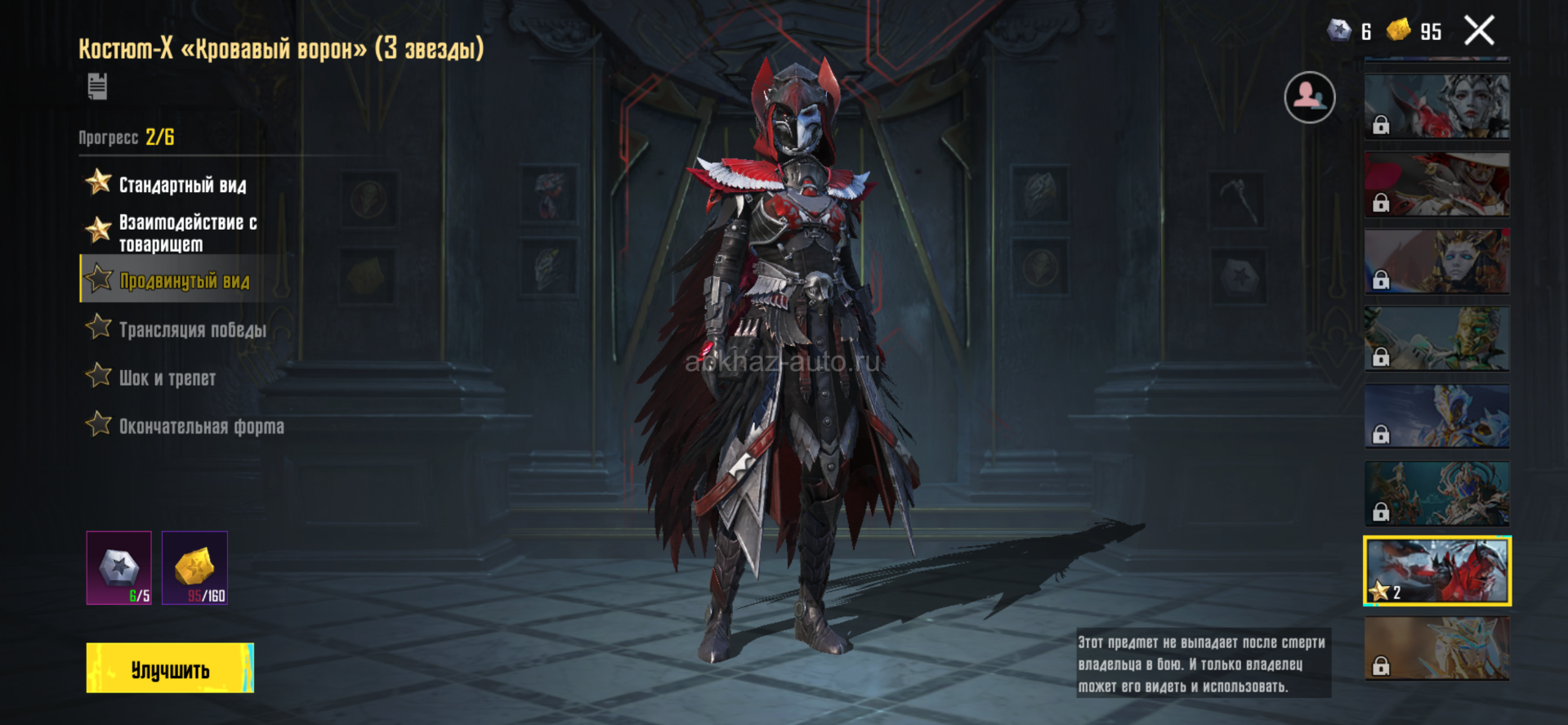
Task: Select the locked red-hat suit thumbnail
Action: pos(1436,184)
